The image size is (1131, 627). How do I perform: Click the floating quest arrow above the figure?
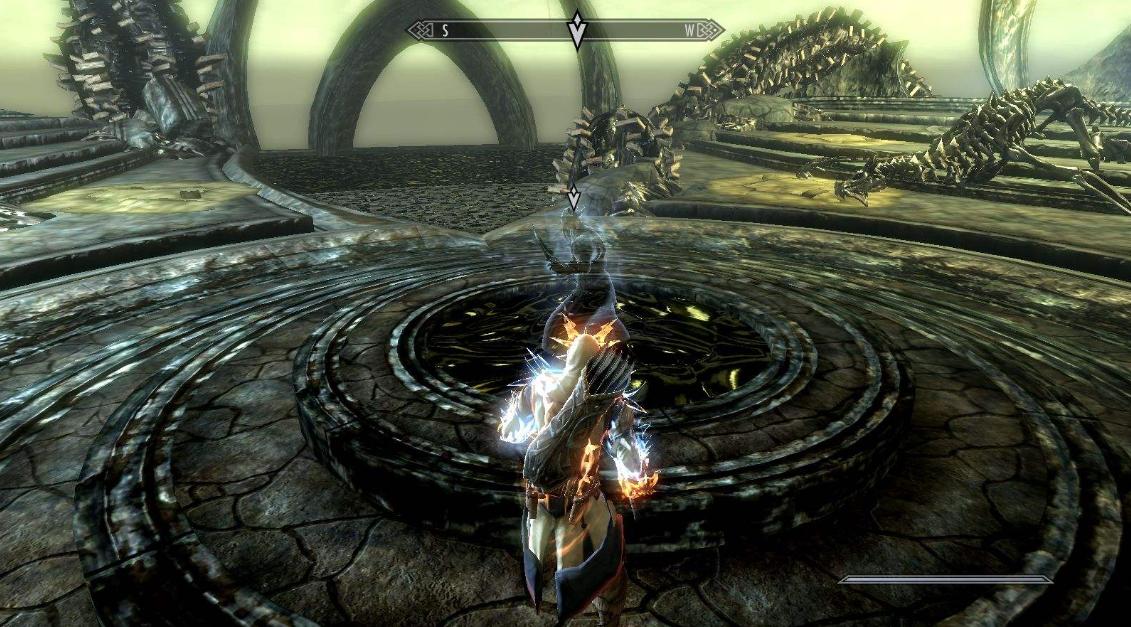573,197
